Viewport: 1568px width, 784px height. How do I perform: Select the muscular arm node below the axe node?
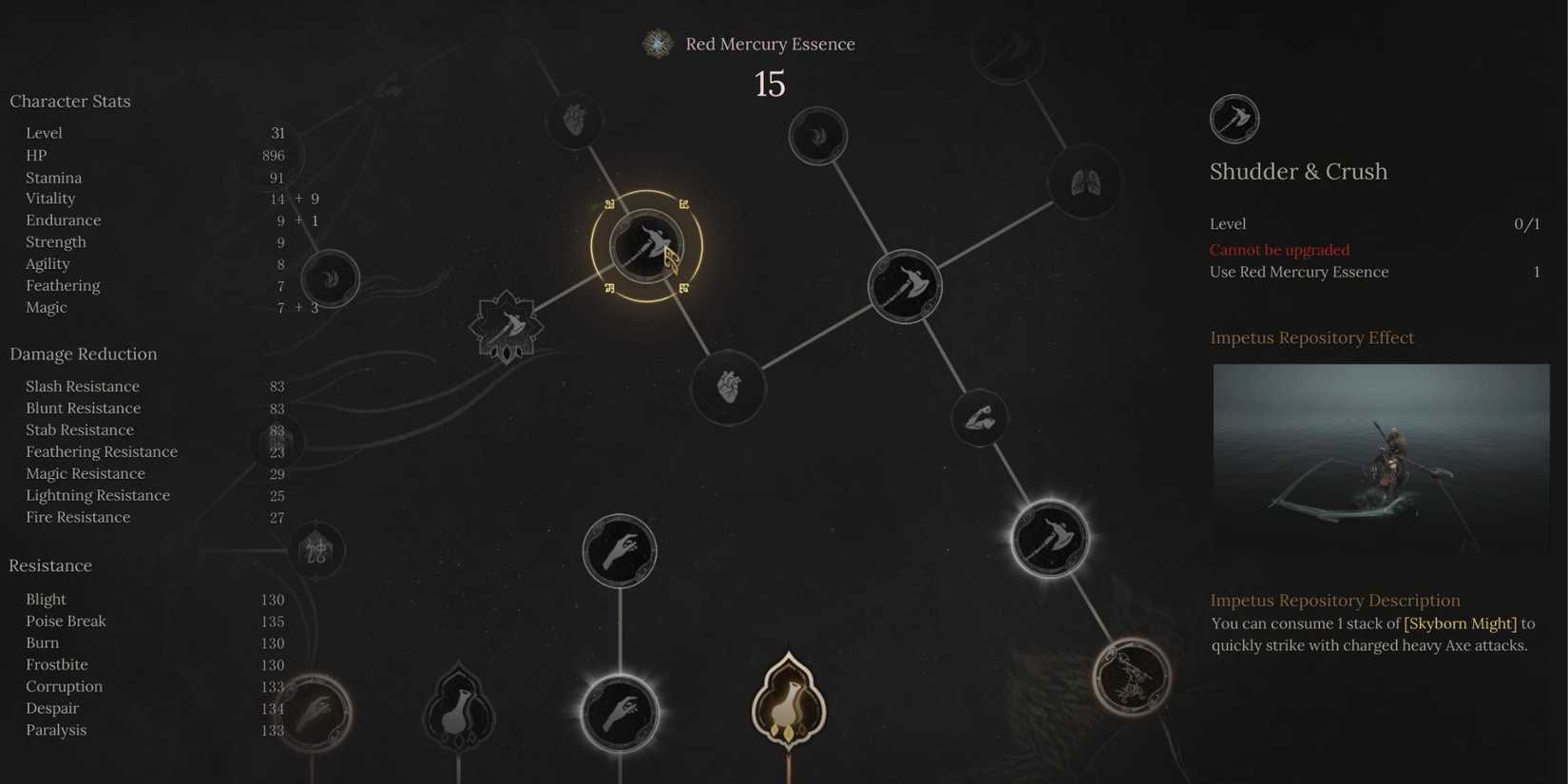980,418
